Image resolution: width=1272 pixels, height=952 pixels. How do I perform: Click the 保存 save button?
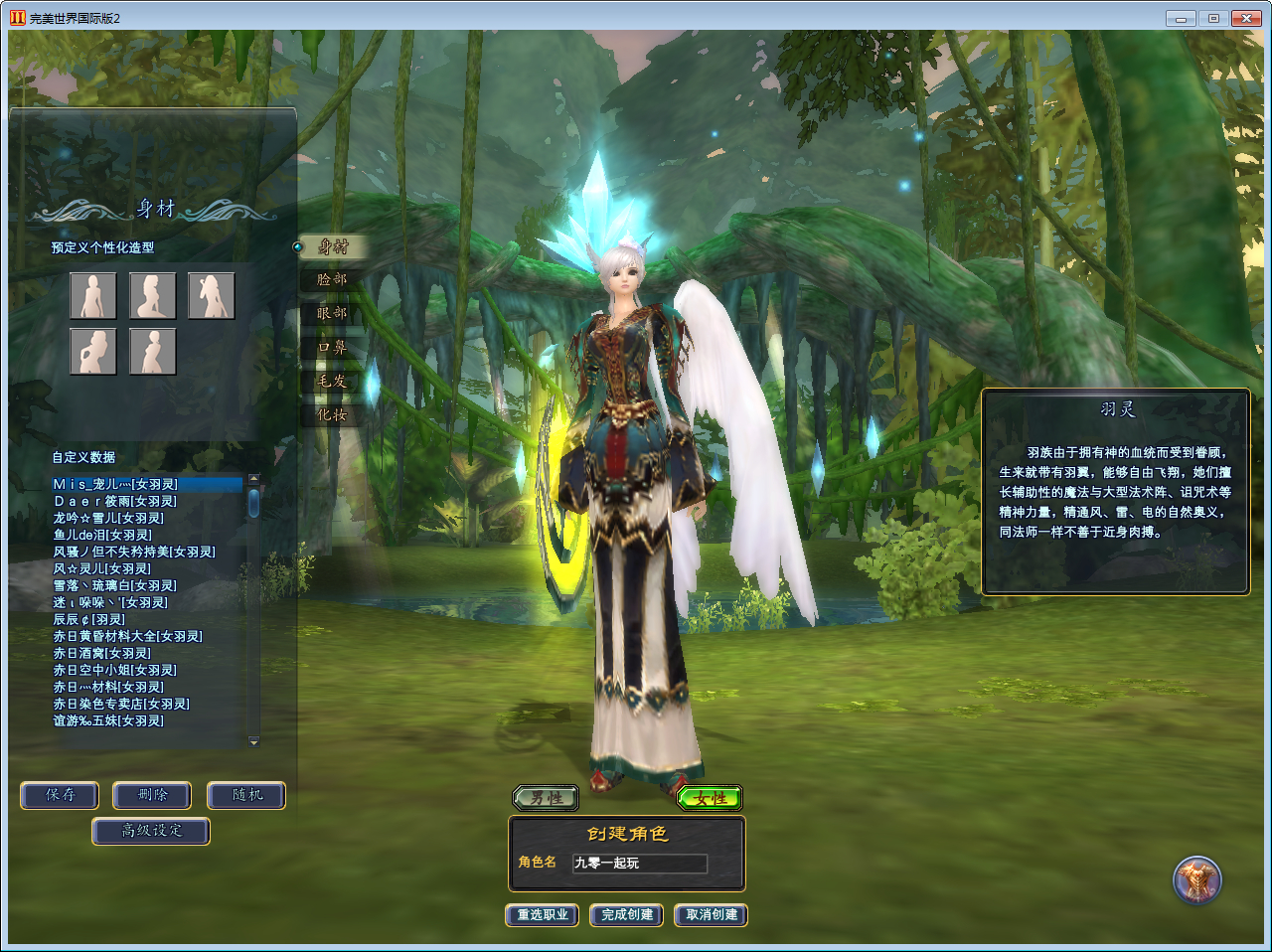[x=60, y=795]
